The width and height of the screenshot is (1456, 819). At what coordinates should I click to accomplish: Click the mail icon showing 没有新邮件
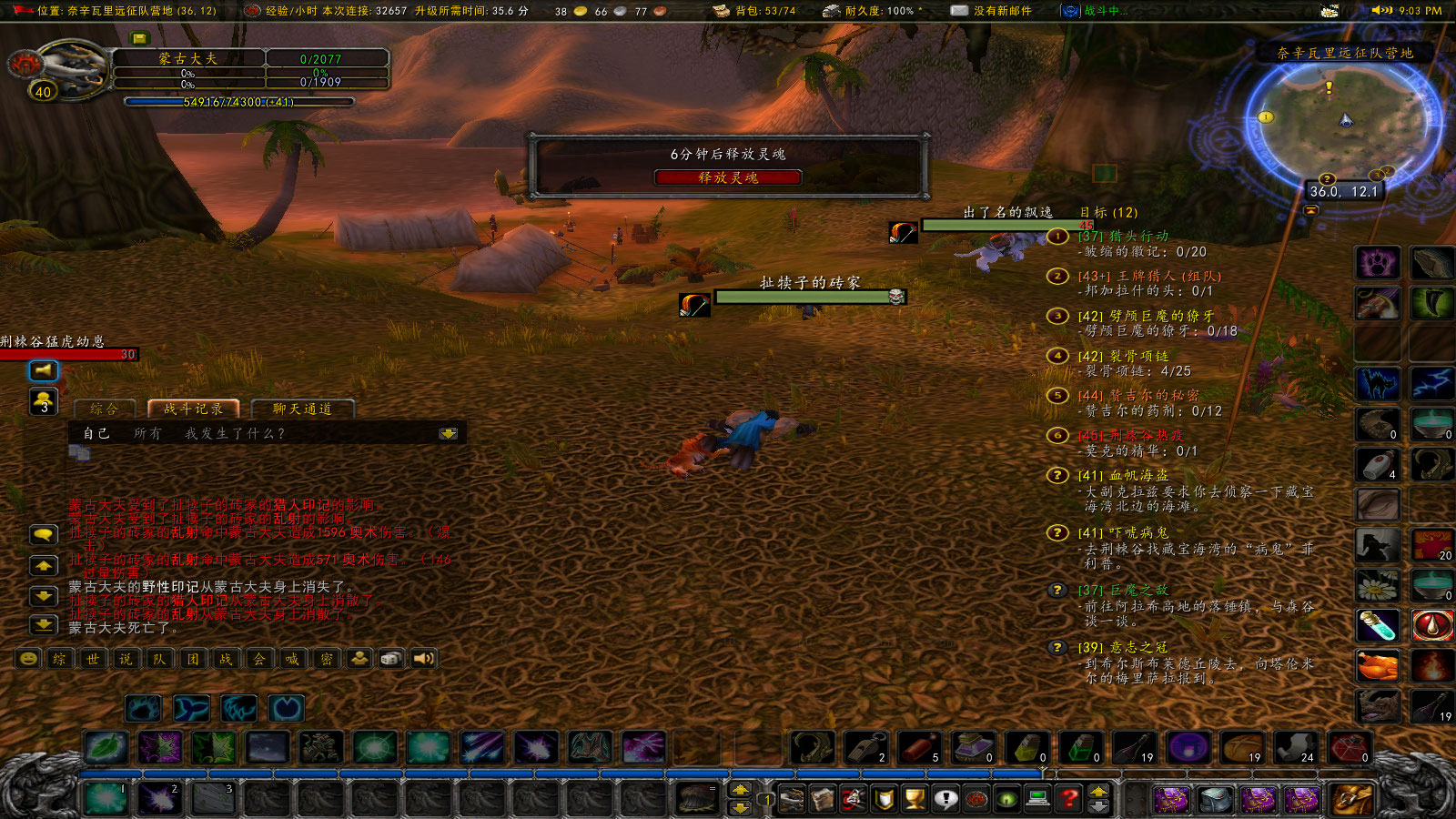(x=958, y=11)
